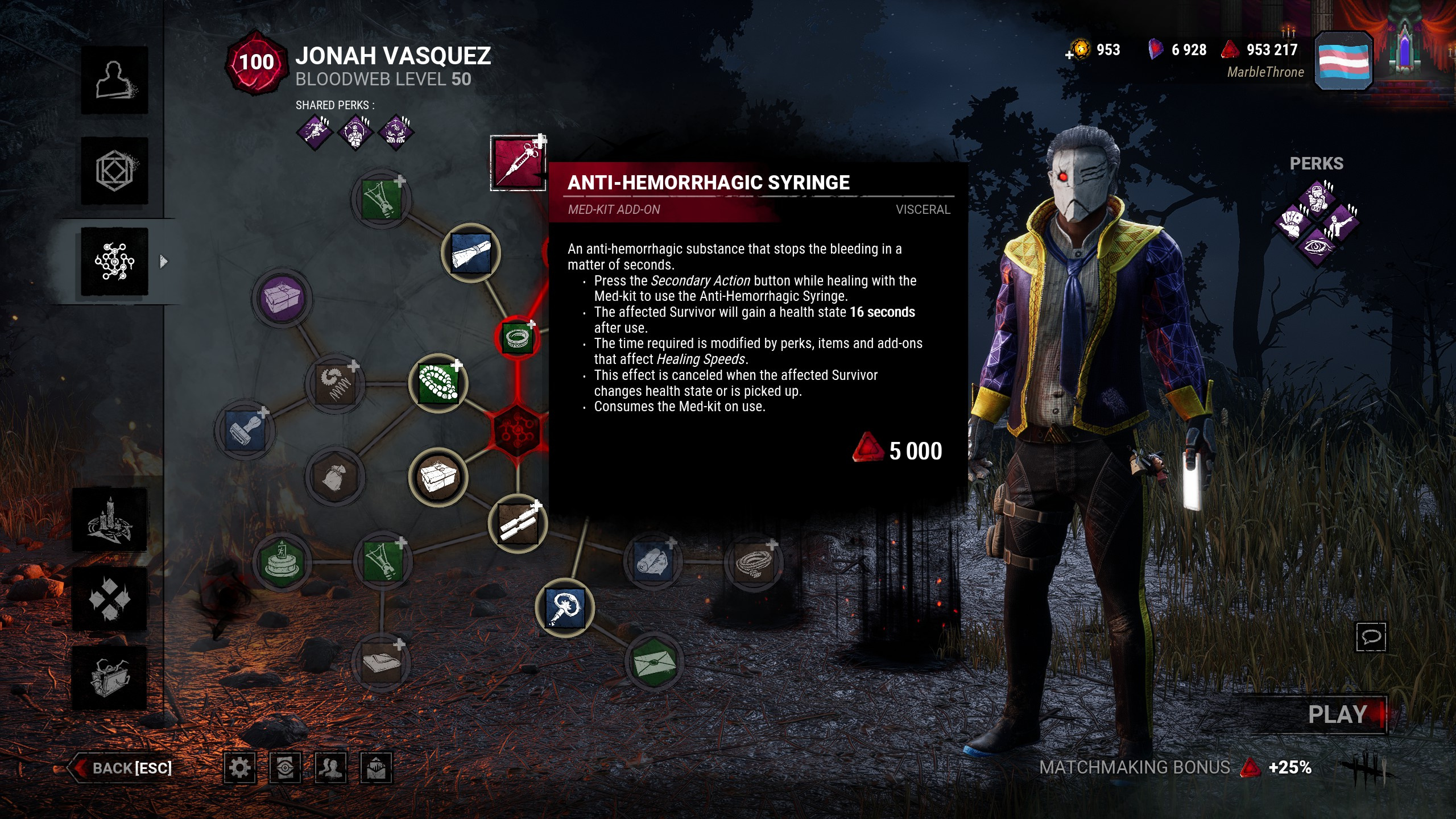
Task: Open the character selection tab
Action: pyautogui.click(x=114, y=80)
